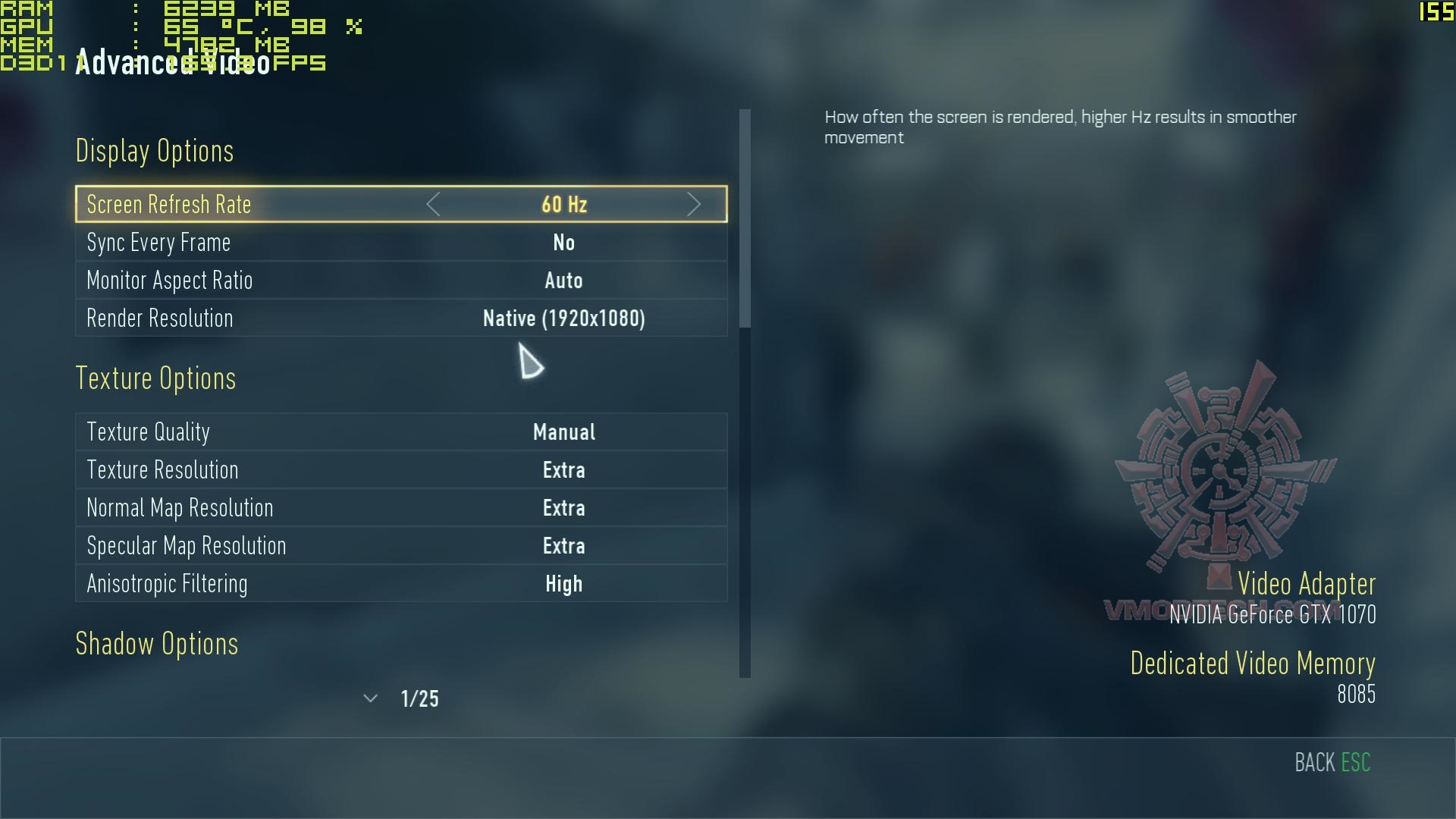Click the down chevron beside 1/25

(x=370, y=698)
